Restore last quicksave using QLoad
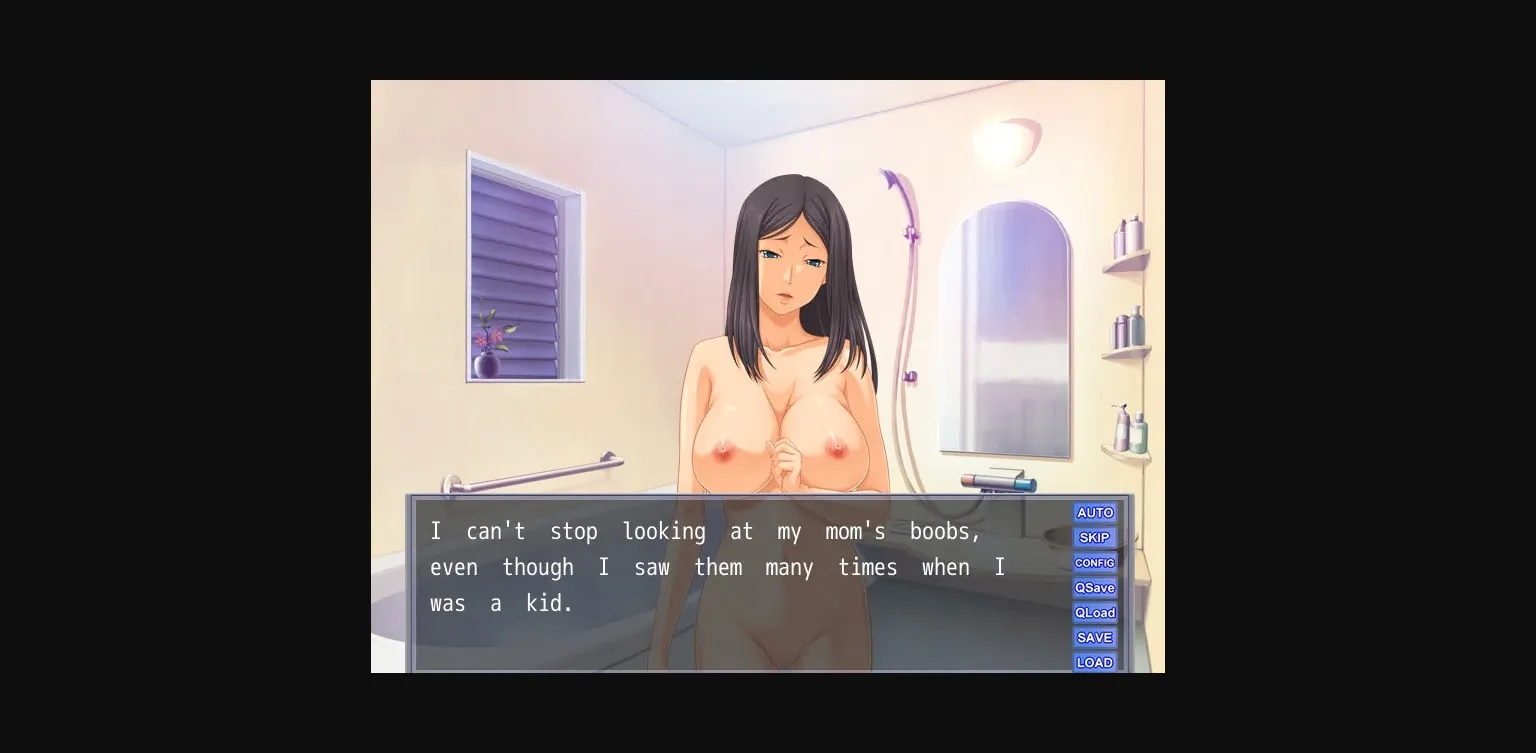 click(1095, 612)
